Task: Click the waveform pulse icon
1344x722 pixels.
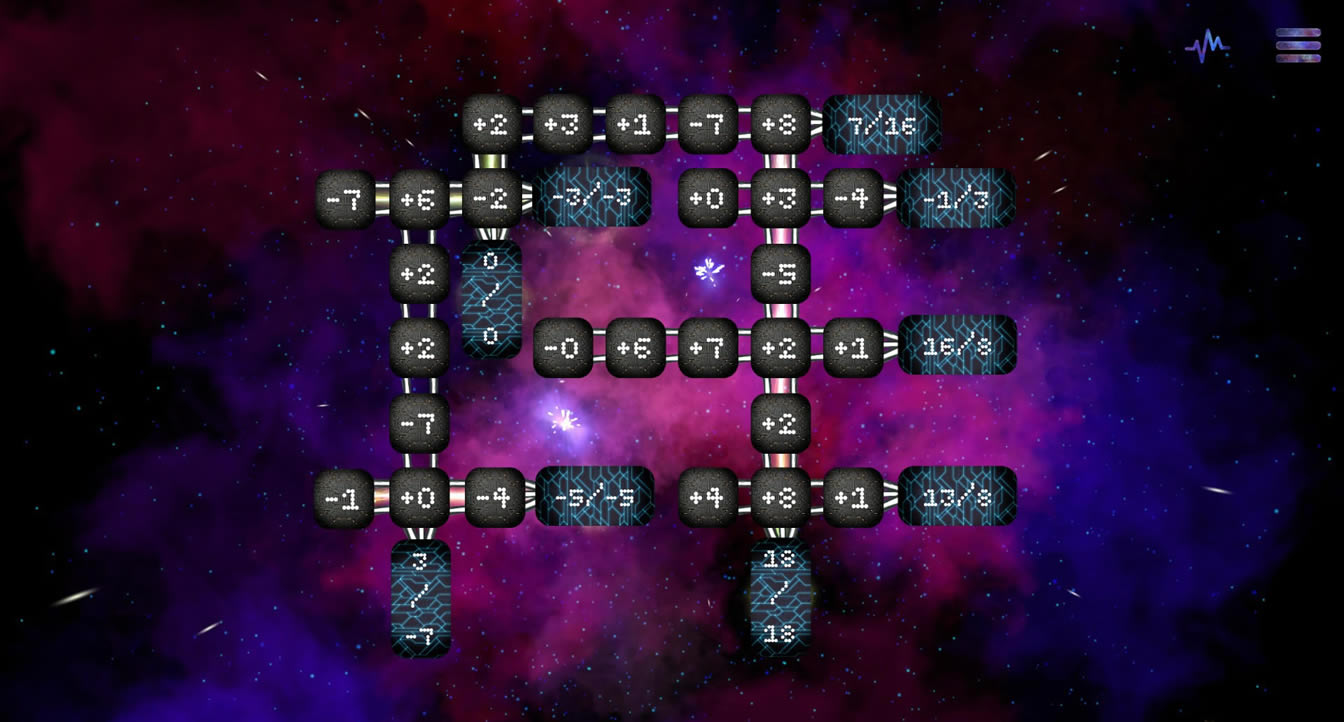Action: point(1207,46)
